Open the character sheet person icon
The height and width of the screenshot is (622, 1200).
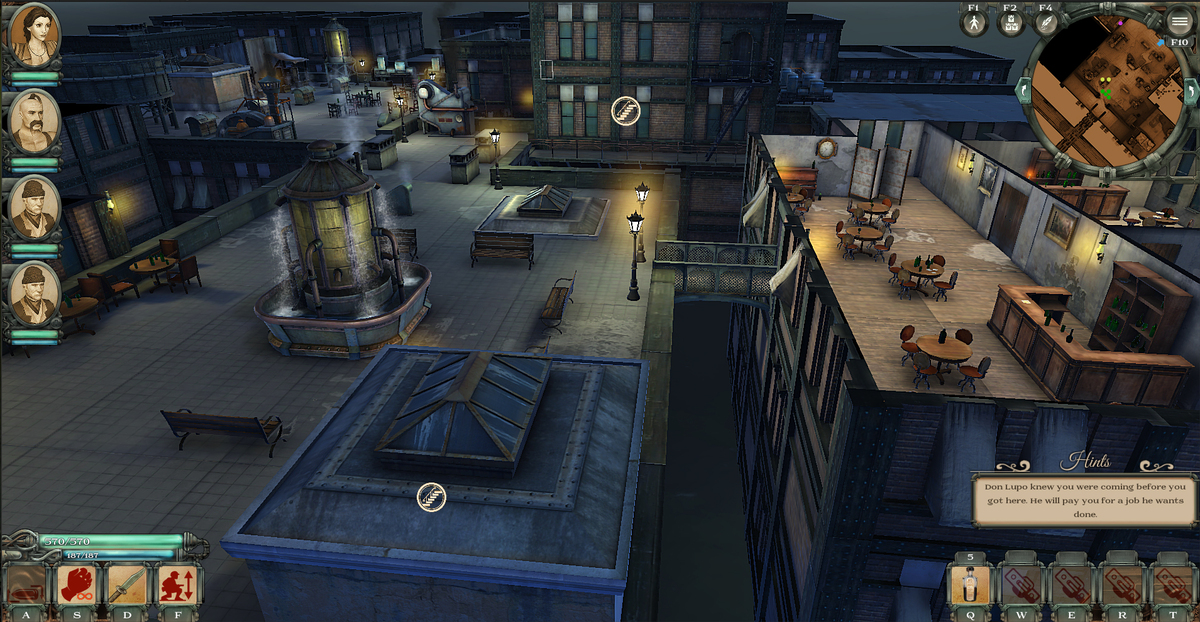coord(974,23)
